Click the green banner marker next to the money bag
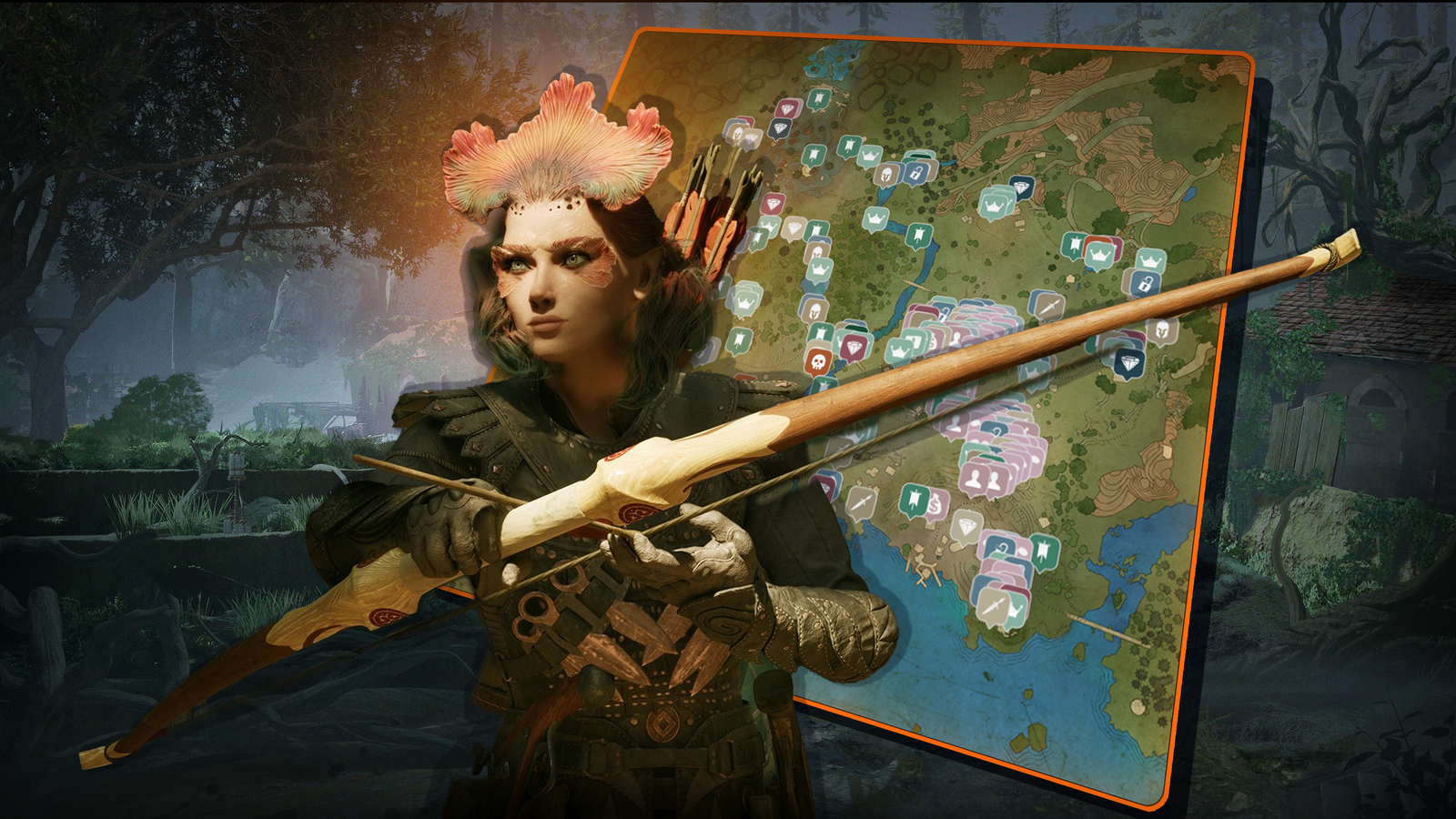The image size is (1456, 819). (x=913, y=498)
